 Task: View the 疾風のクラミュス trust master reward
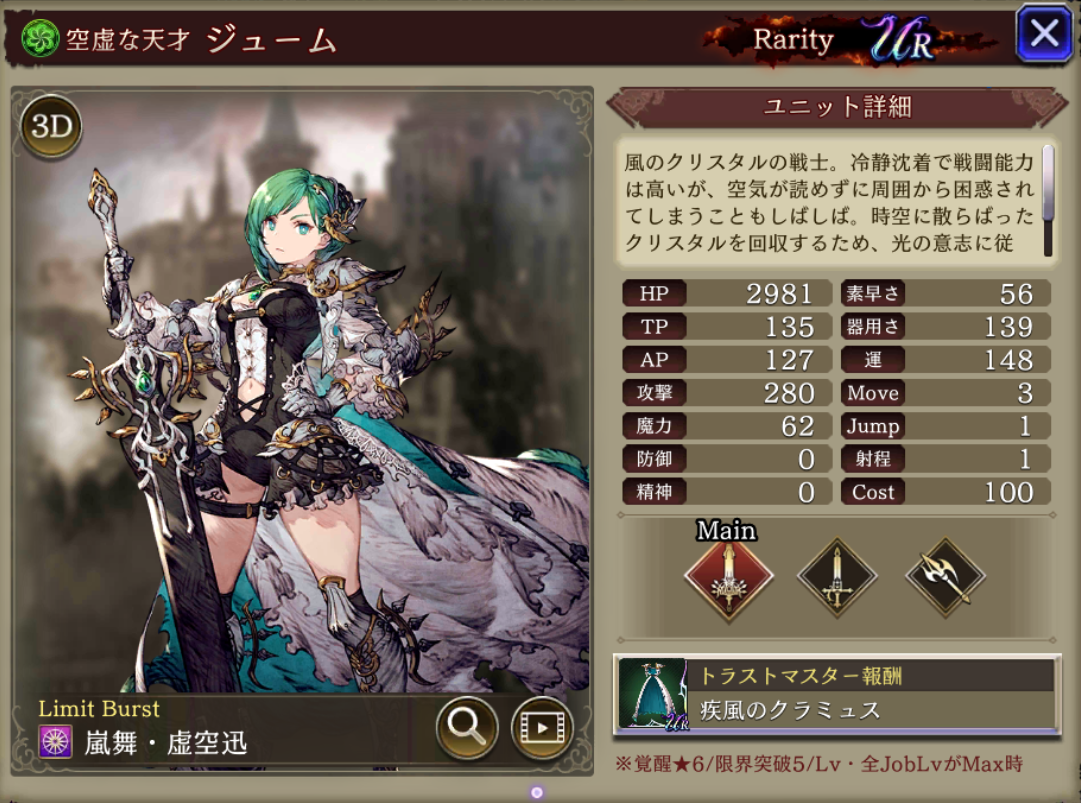pos(836,694)
